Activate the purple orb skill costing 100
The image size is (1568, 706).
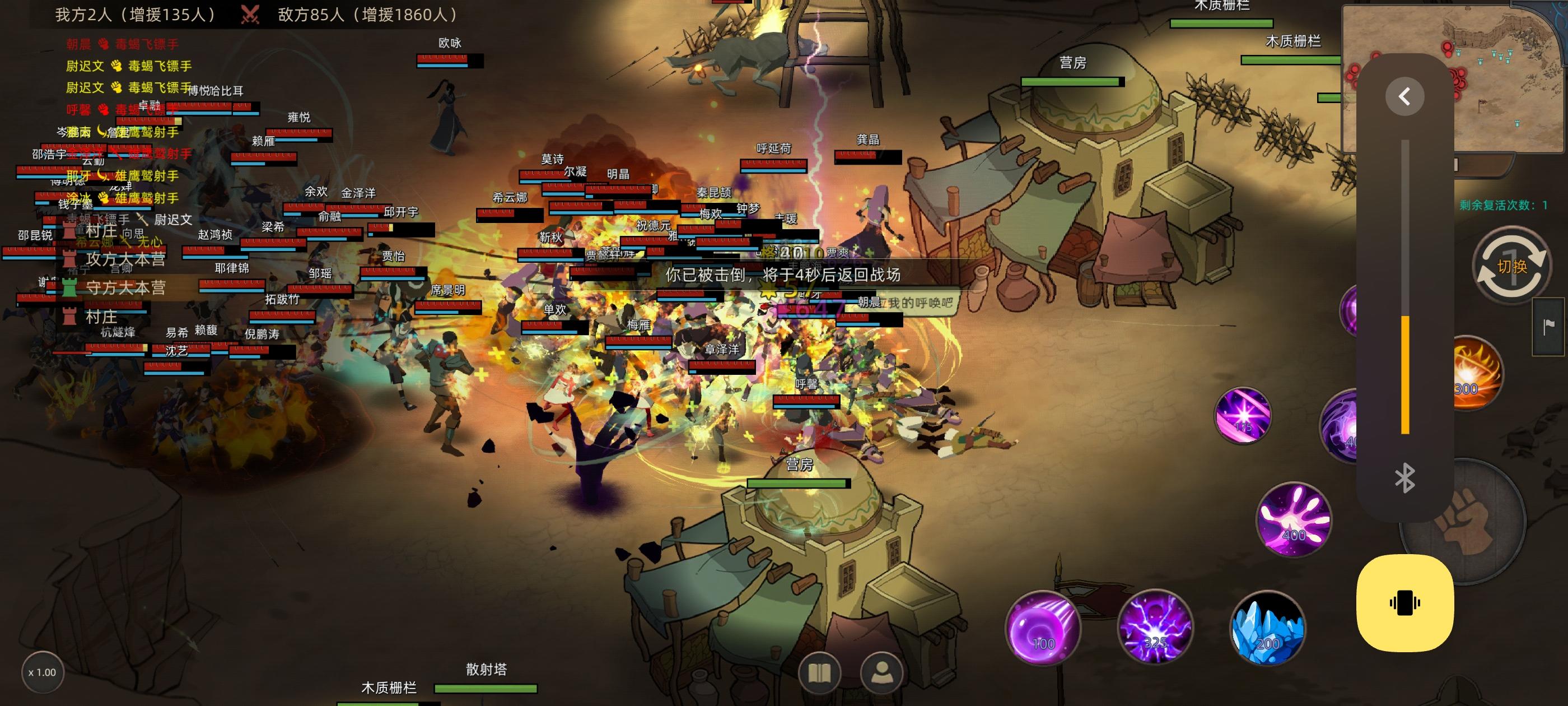click(x=1043, y=628)
